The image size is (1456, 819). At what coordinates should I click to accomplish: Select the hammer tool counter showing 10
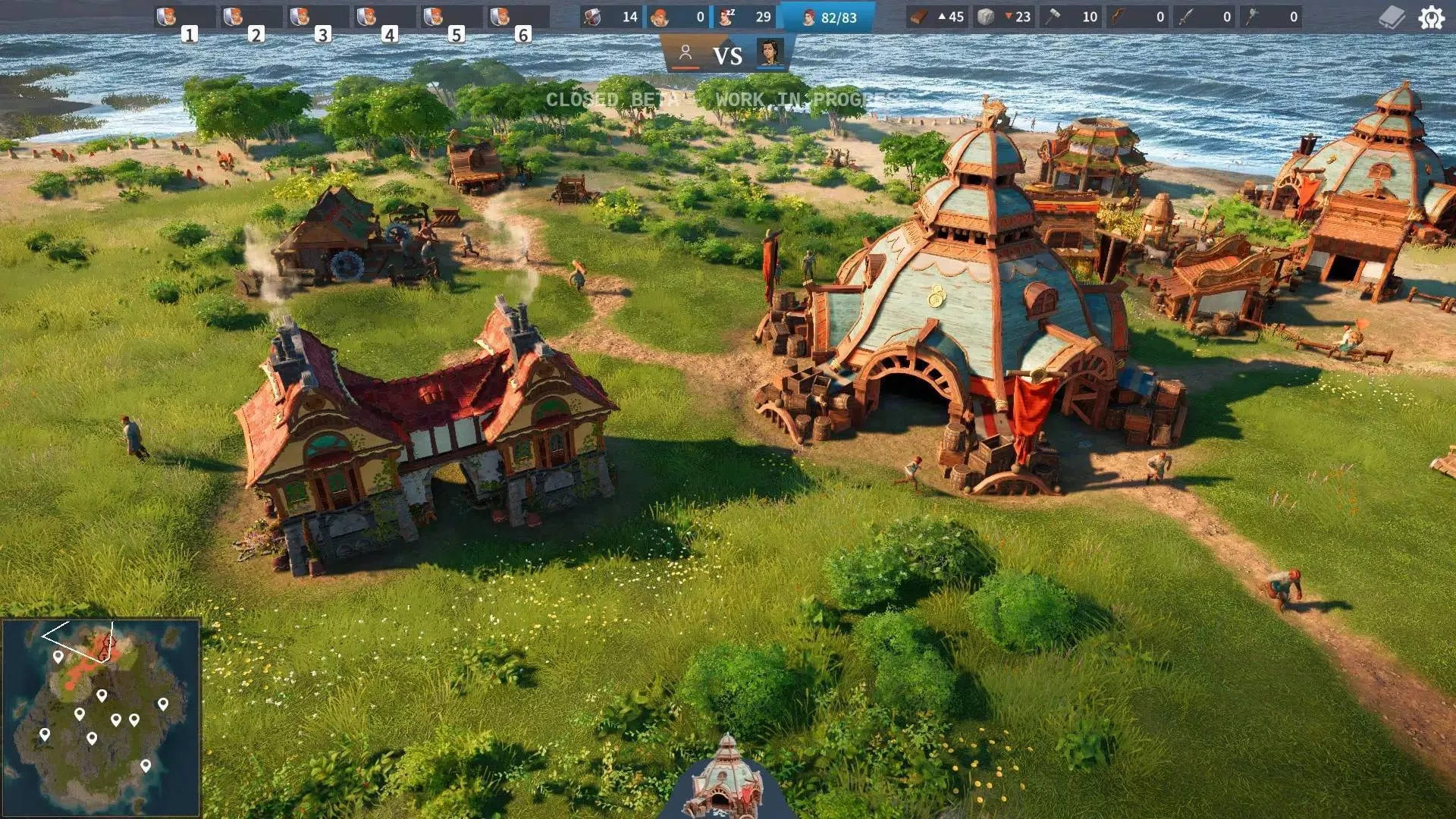(x=1071, y=17)
